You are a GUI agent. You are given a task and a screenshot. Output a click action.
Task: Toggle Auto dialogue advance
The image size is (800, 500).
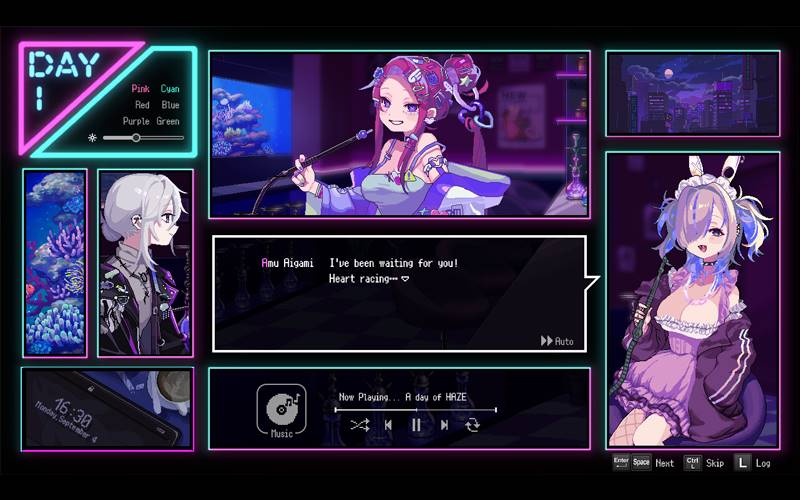click(557, 341)
